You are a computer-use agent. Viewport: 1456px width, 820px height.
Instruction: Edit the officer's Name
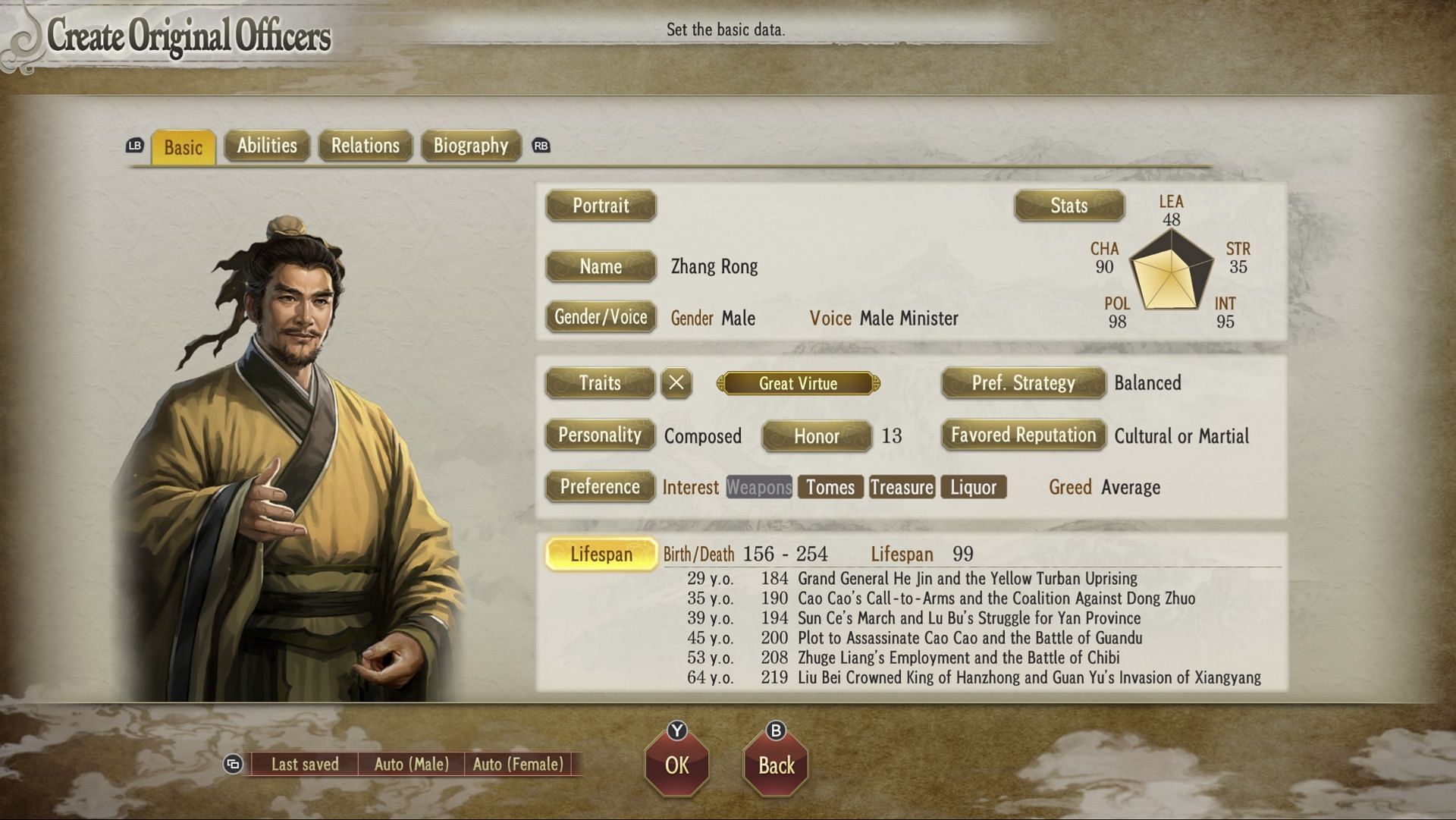[601, 266]
